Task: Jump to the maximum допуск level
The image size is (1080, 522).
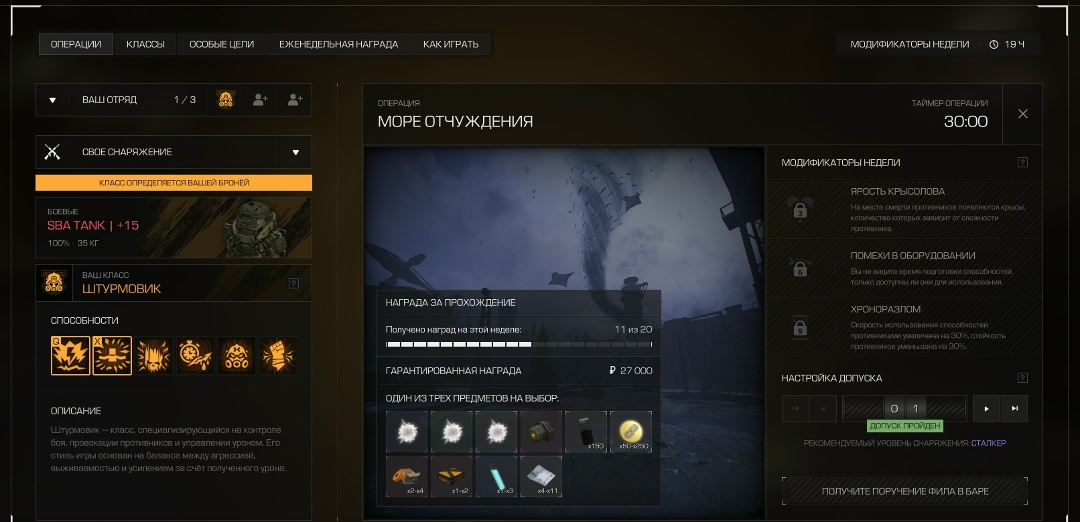Action: [1014, 408]
